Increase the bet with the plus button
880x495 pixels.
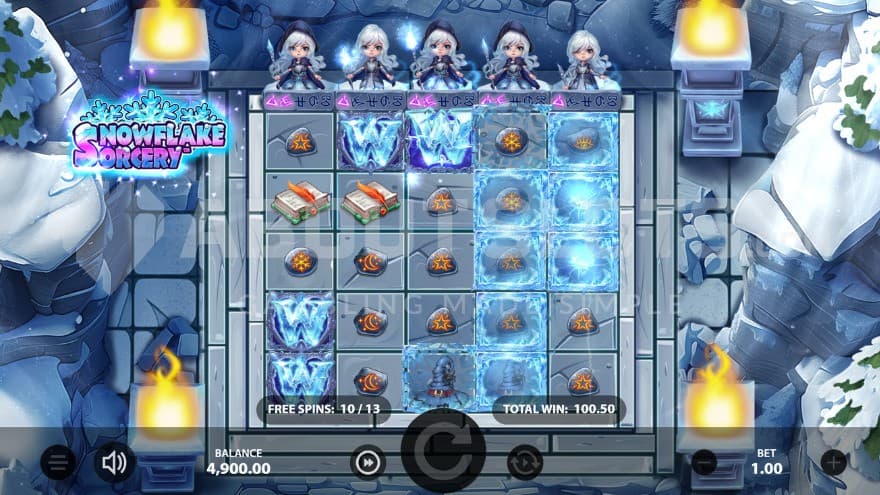(833, 462)
